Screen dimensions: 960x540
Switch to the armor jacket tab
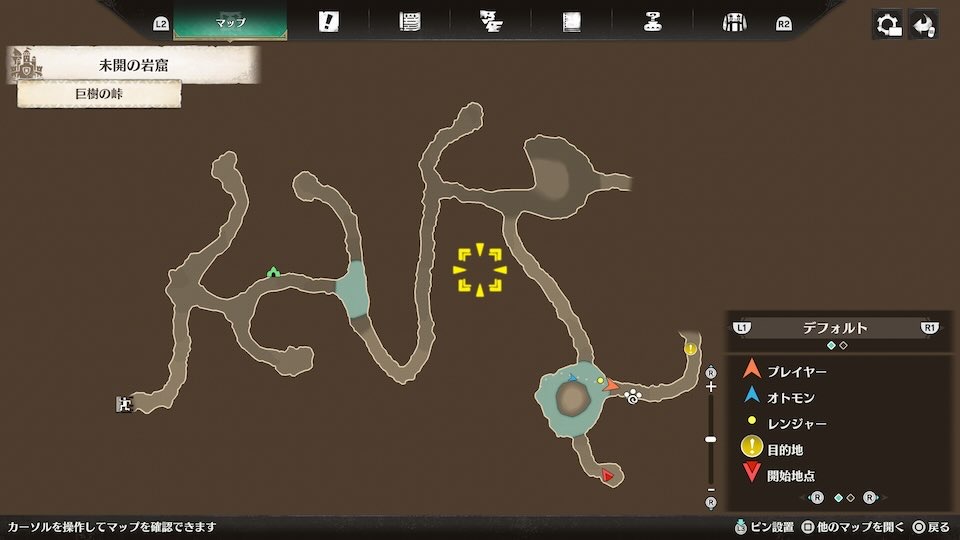(735, 22)
